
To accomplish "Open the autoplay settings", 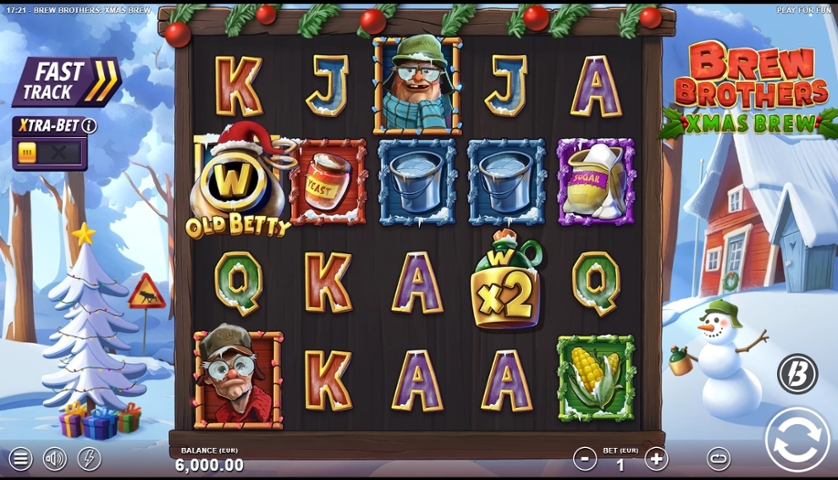I will pyautogui.click(x=718, y=459).
